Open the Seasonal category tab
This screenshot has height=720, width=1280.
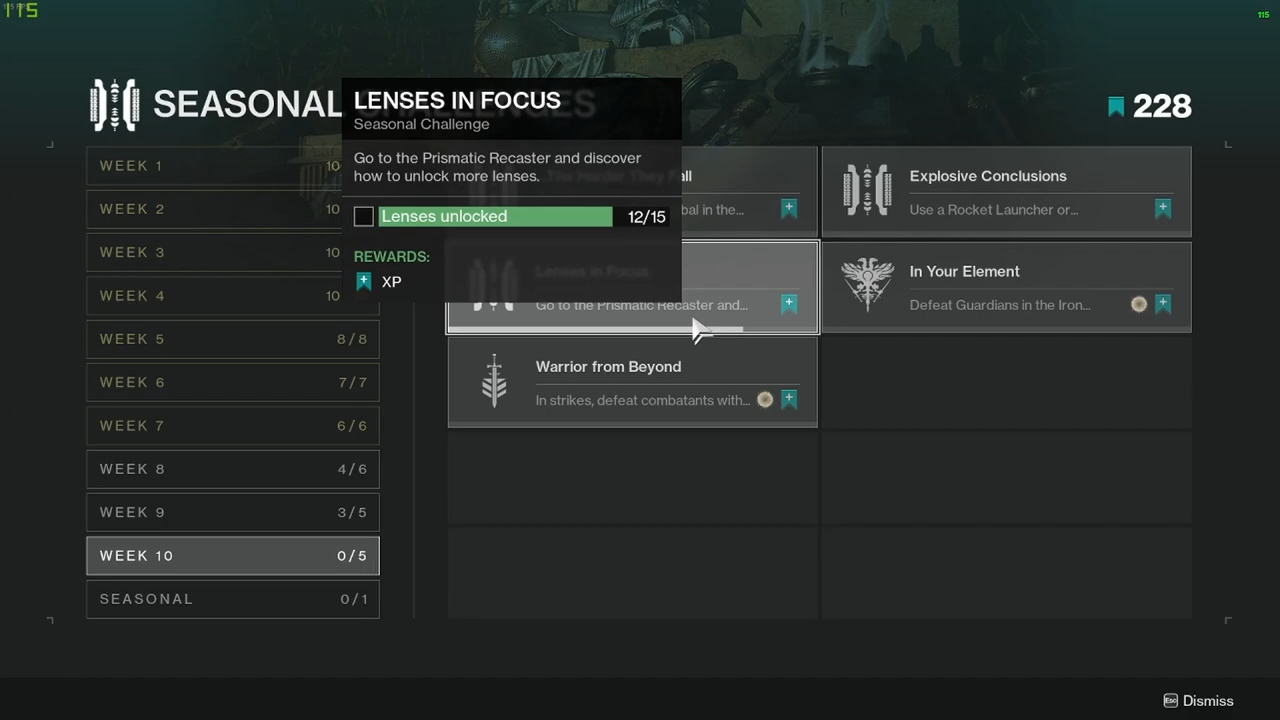(232, 599)
